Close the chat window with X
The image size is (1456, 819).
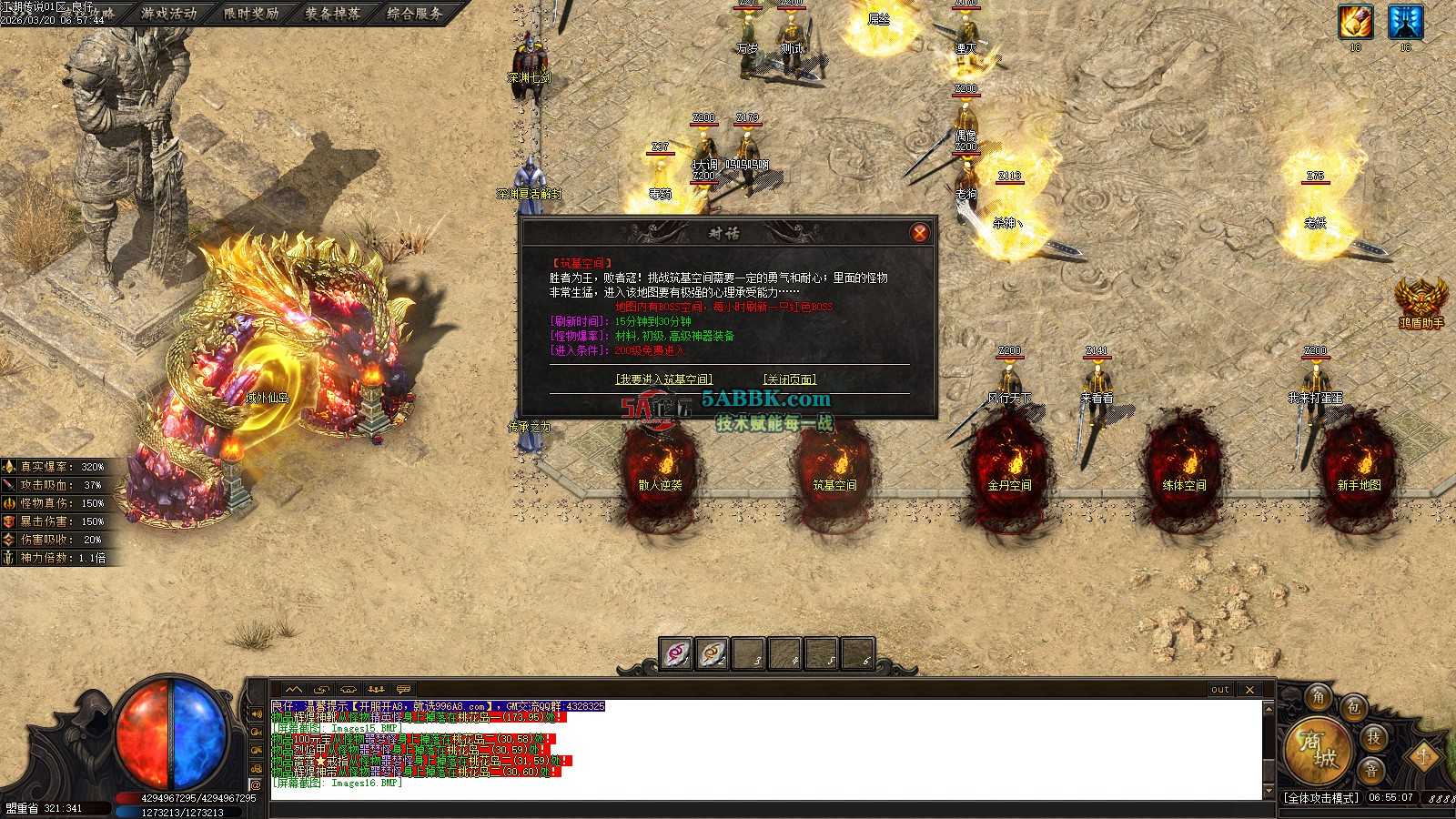tap(1249, 690)
